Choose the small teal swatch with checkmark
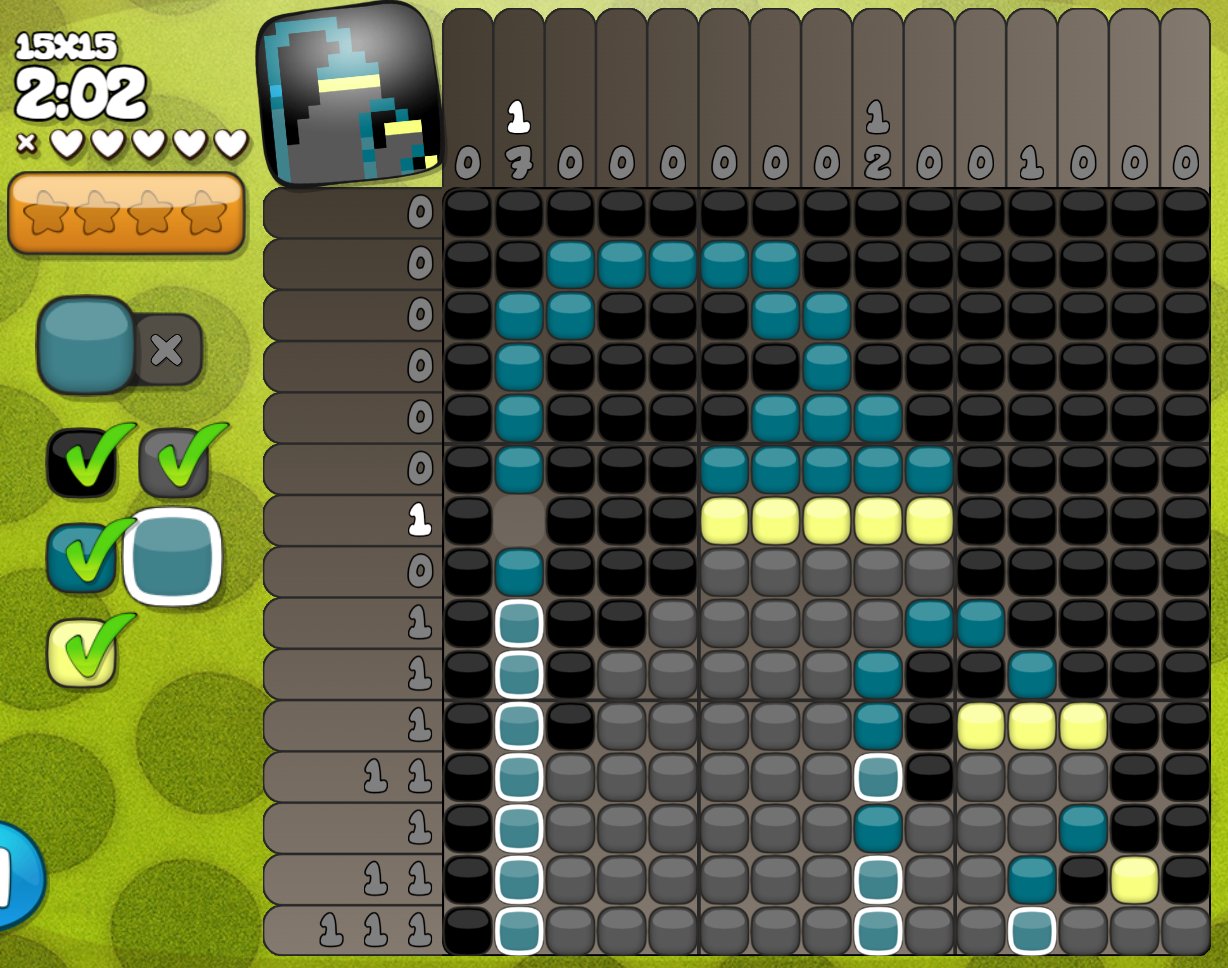 pyautogui.click(x=77, y=557)
